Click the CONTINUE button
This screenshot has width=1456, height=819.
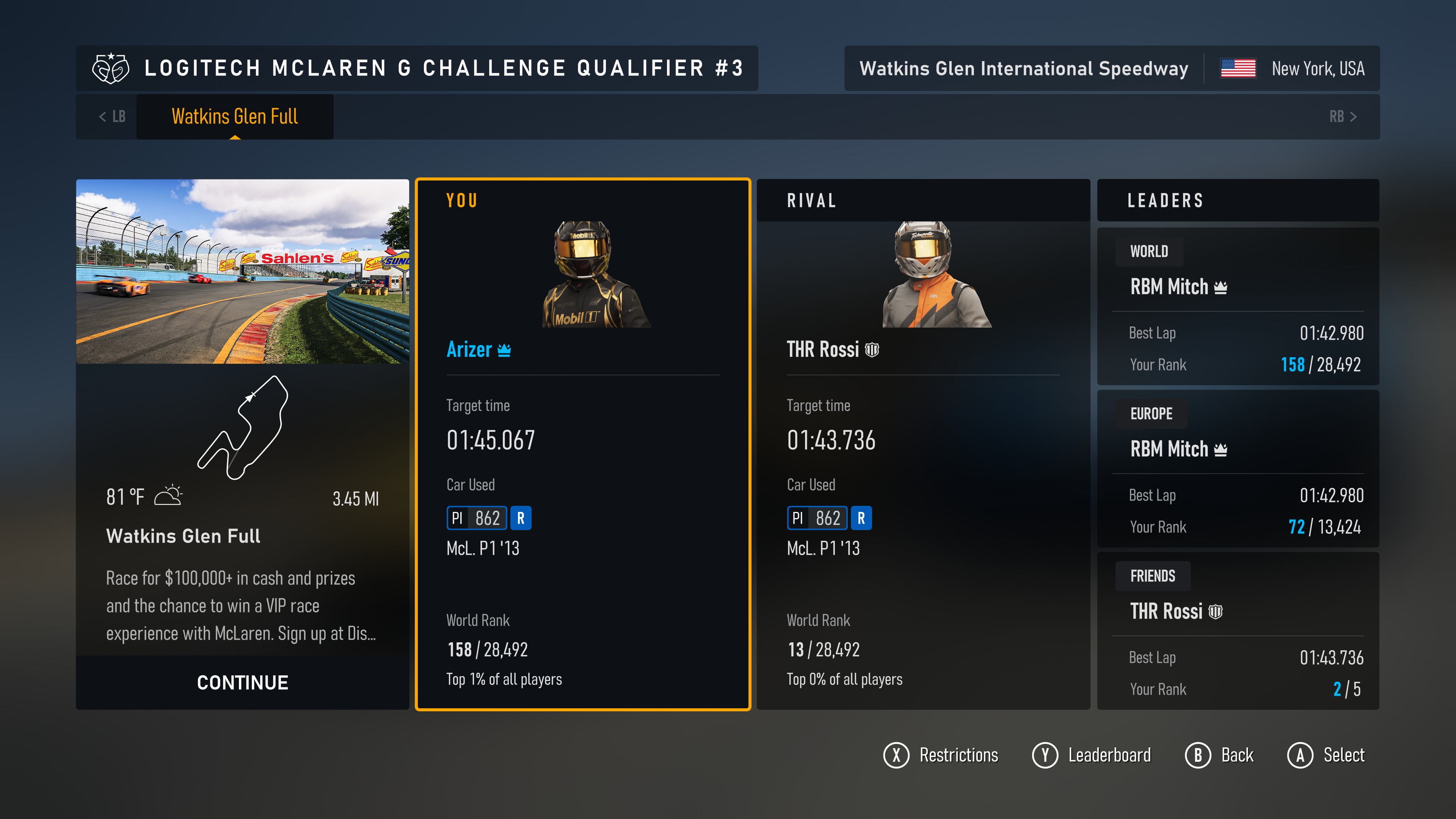tap(243, 682)
